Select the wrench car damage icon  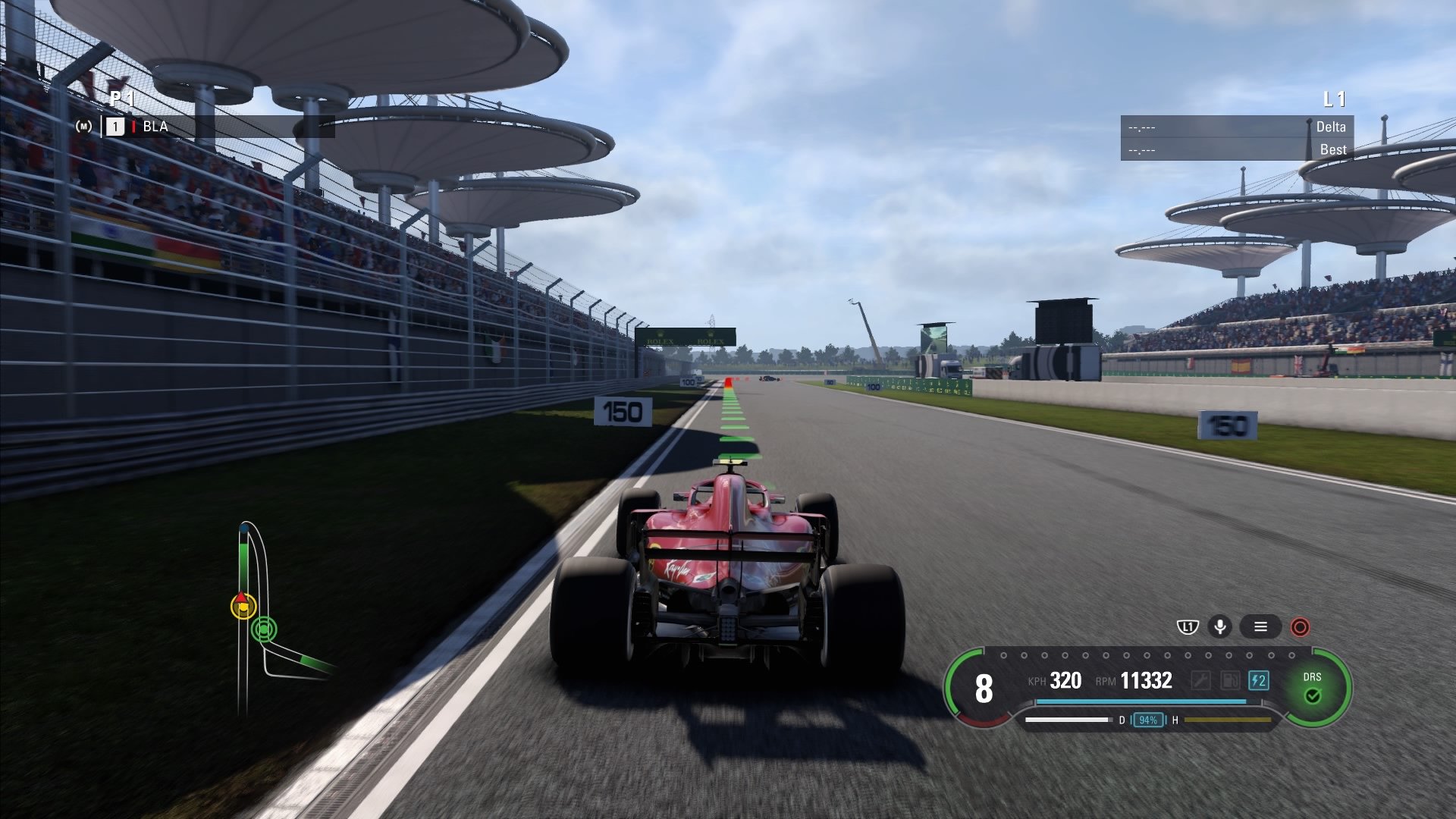1201,679
